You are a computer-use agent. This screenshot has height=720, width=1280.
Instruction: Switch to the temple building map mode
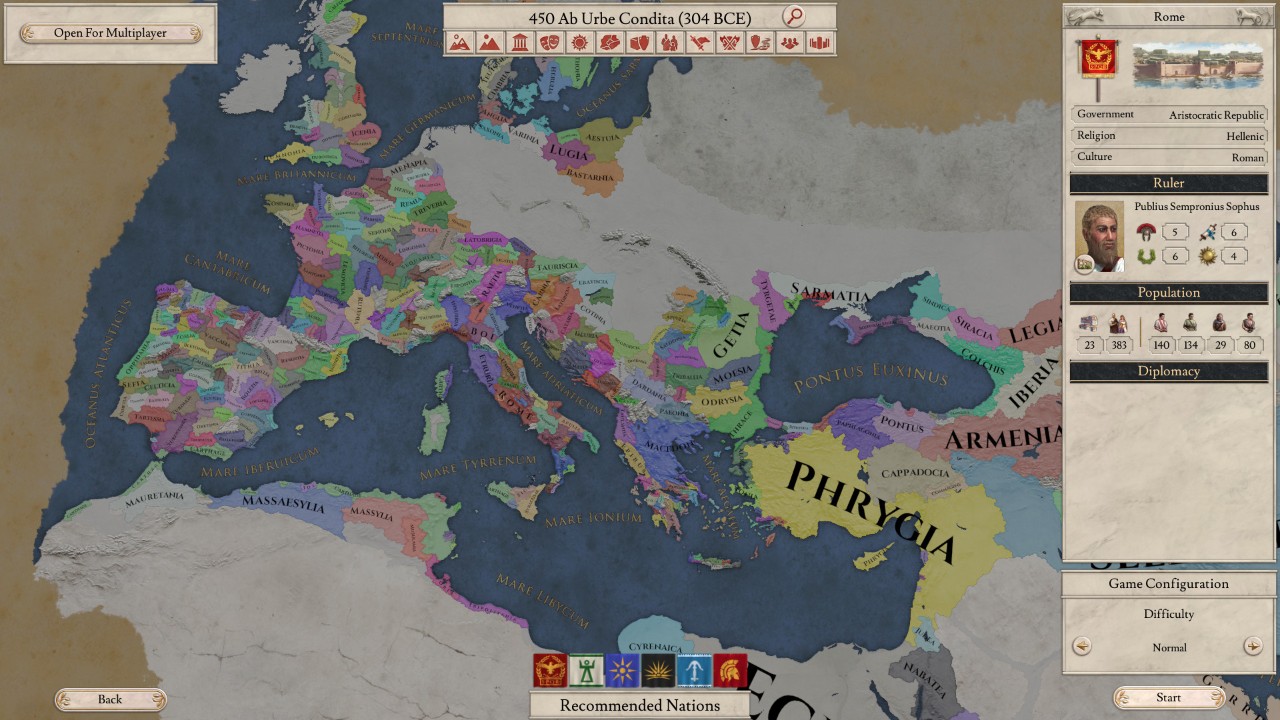[x=519, y=43]
